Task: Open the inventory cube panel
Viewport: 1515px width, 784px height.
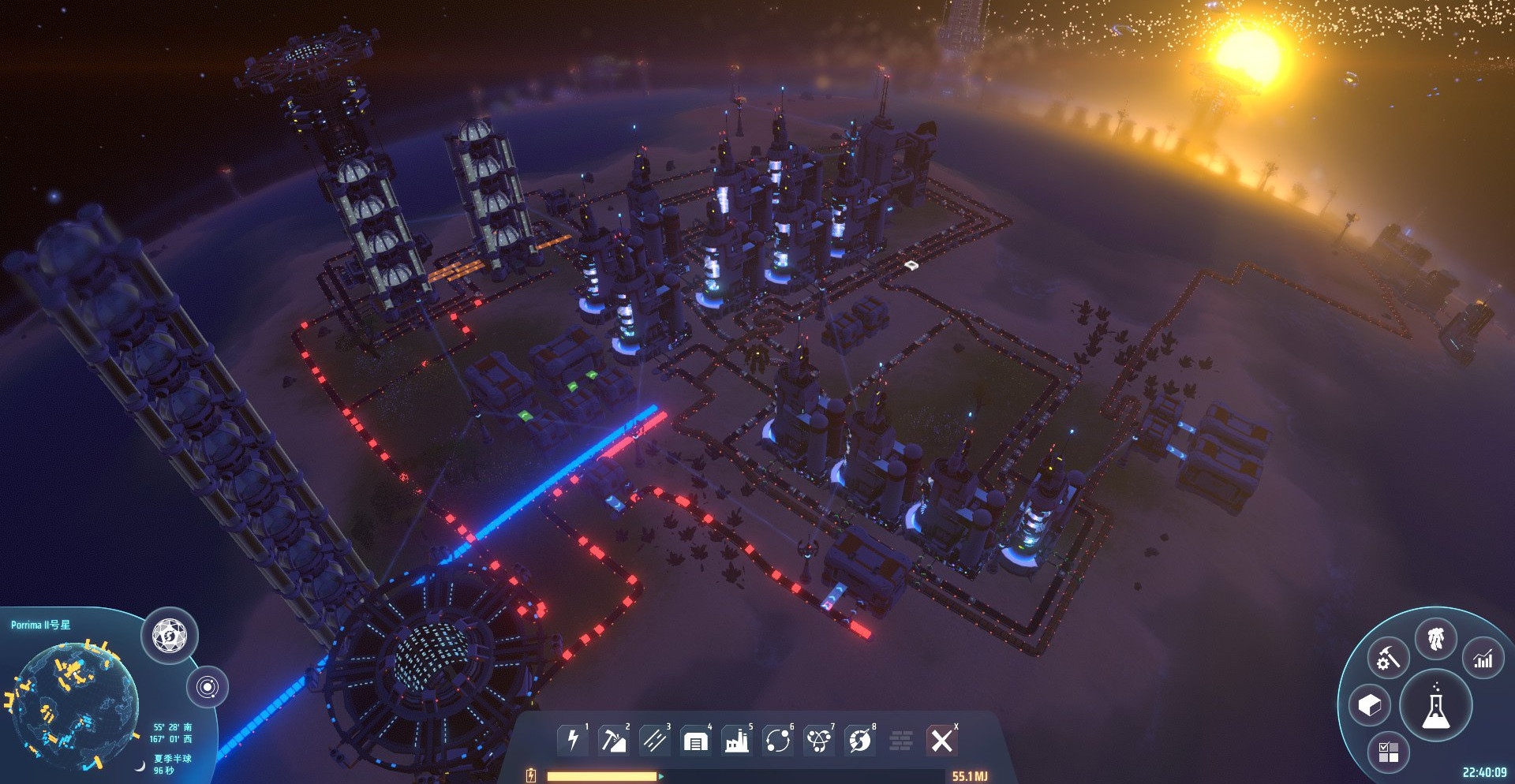Action: (1370, 705)
